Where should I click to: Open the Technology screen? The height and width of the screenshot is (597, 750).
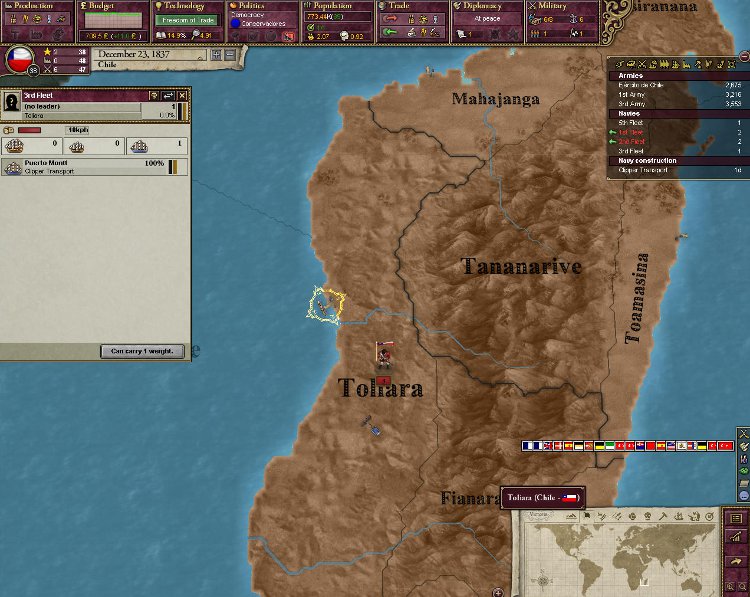(188, 6)
